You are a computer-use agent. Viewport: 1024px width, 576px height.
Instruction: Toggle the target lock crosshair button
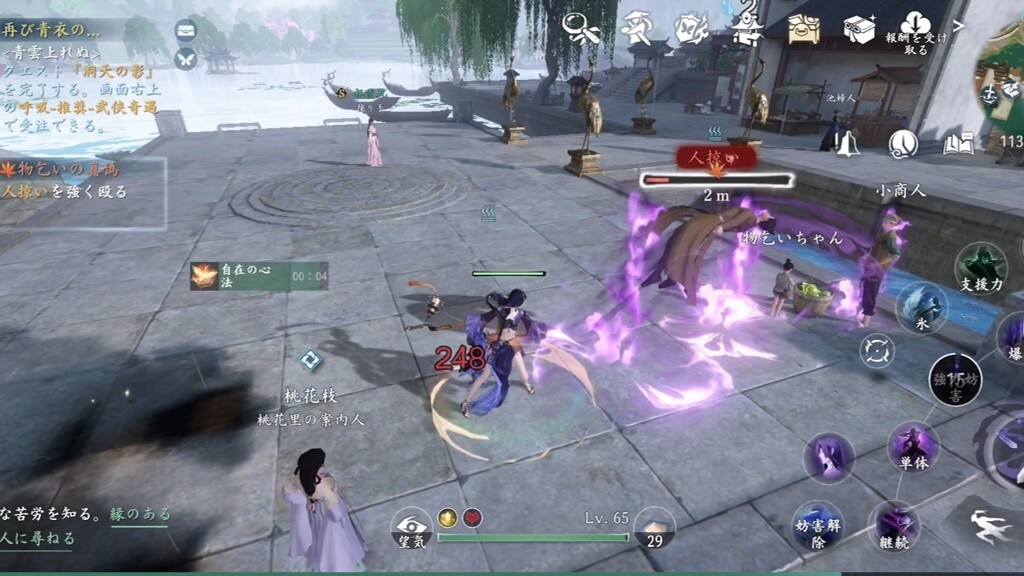pos(877,351)
